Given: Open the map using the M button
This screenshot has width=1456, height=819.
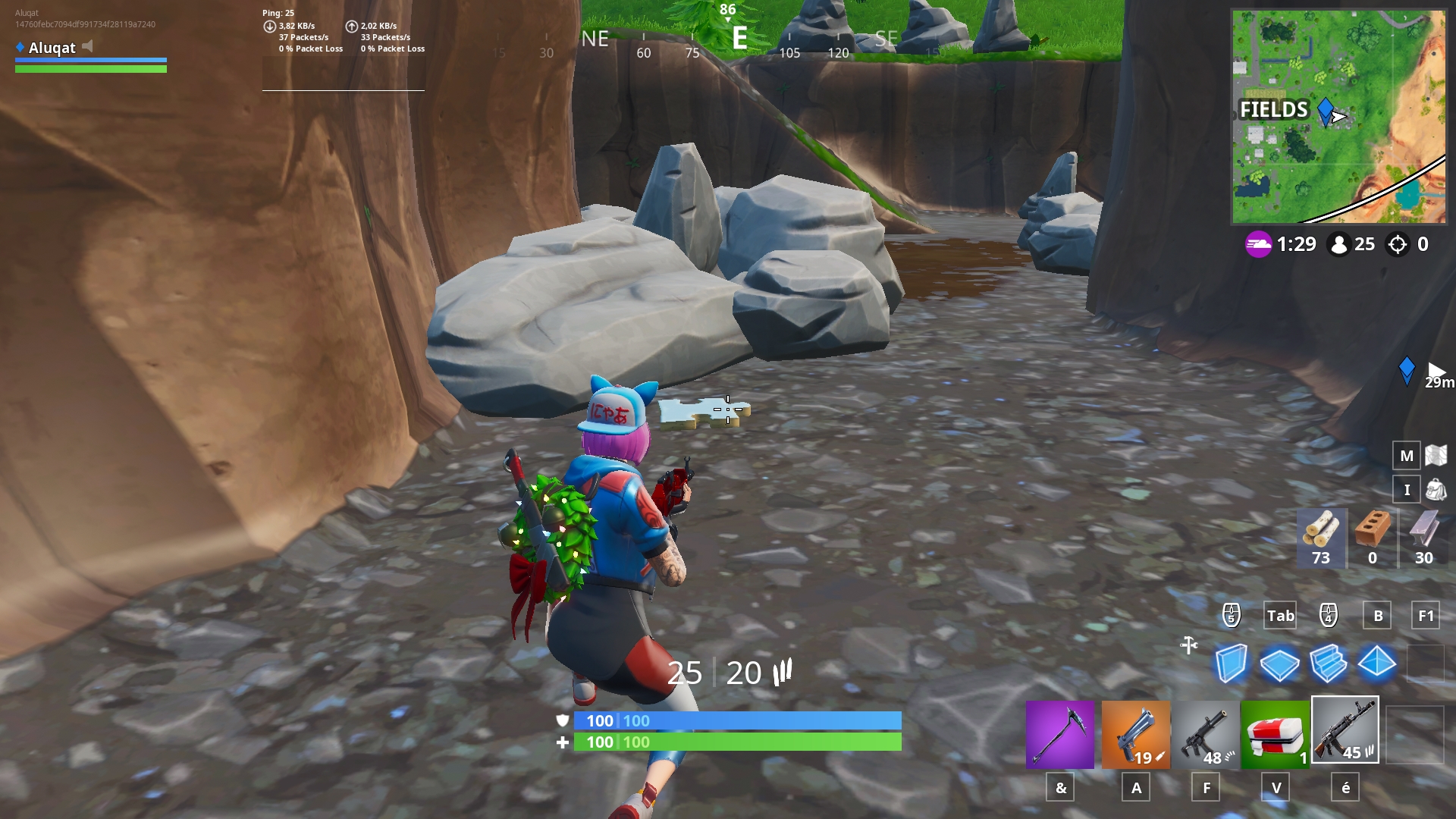Looking at the screenshot, I should (x=1407, y=456).
